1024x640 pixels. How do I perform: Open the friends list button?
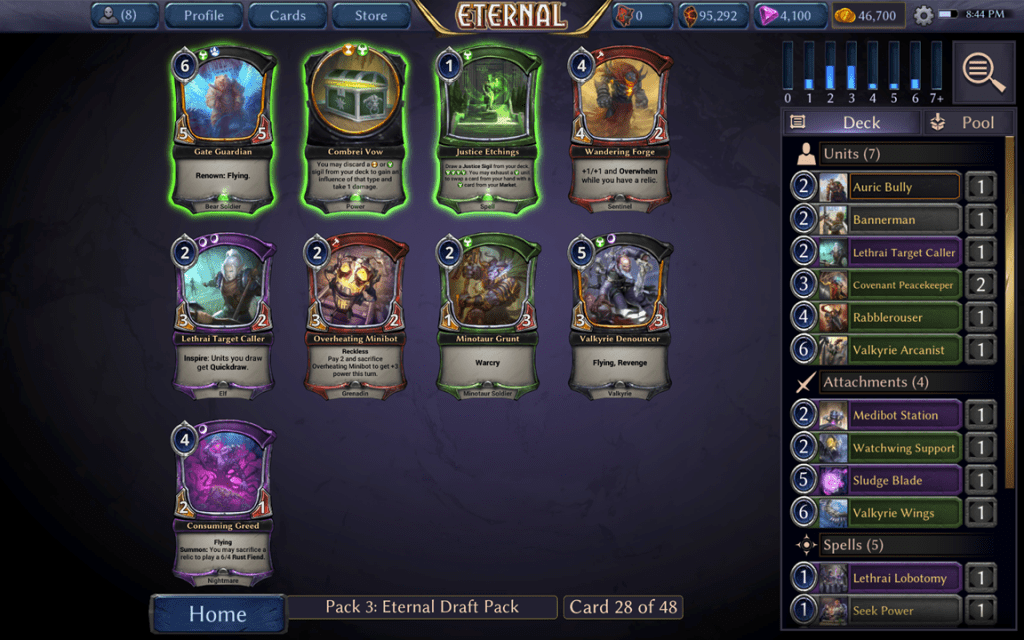click(x=124, y=15)
